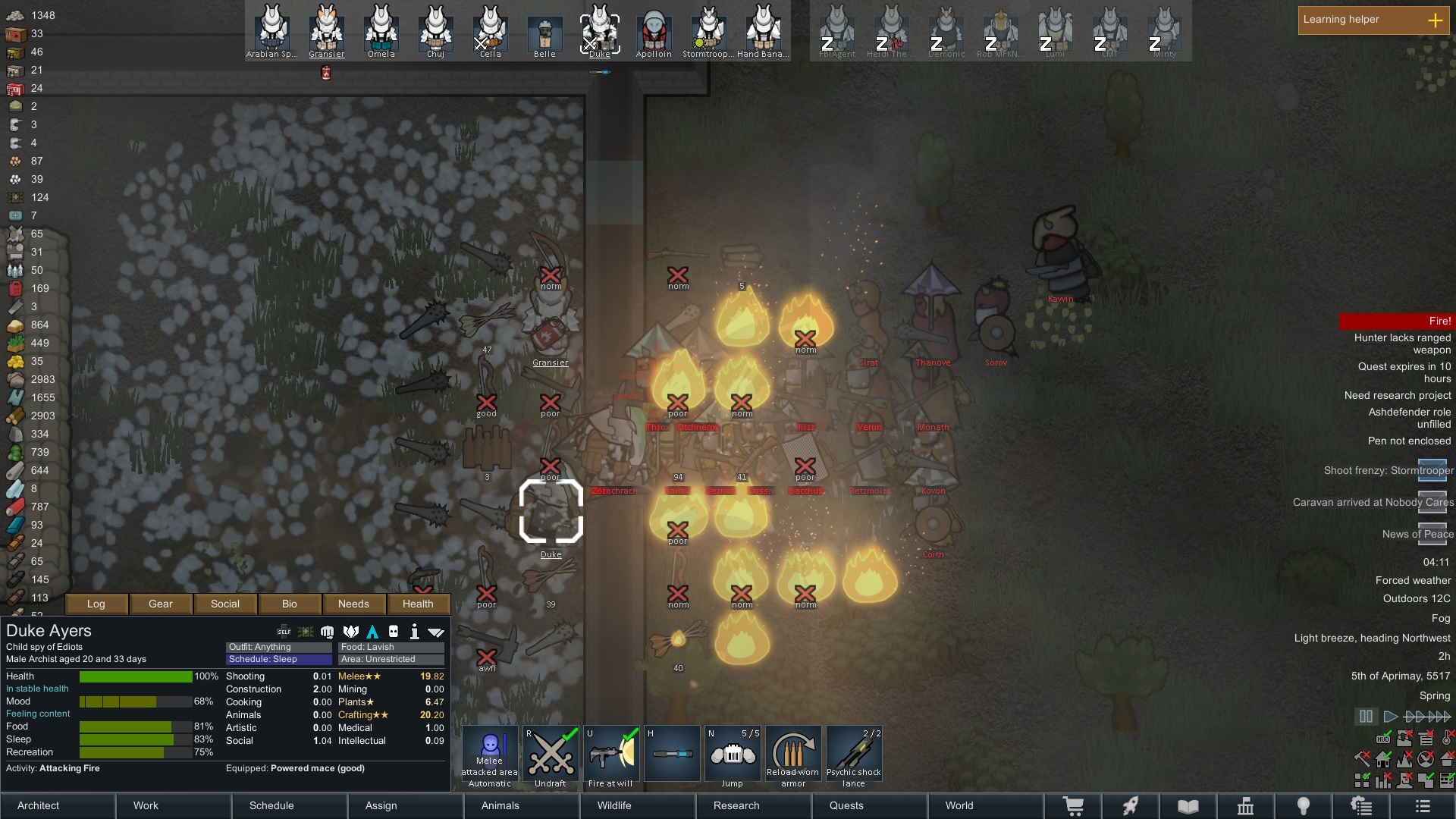Open the Architect menu
The height and width of the screenshot is (819, 1456).
click(58, 805)
